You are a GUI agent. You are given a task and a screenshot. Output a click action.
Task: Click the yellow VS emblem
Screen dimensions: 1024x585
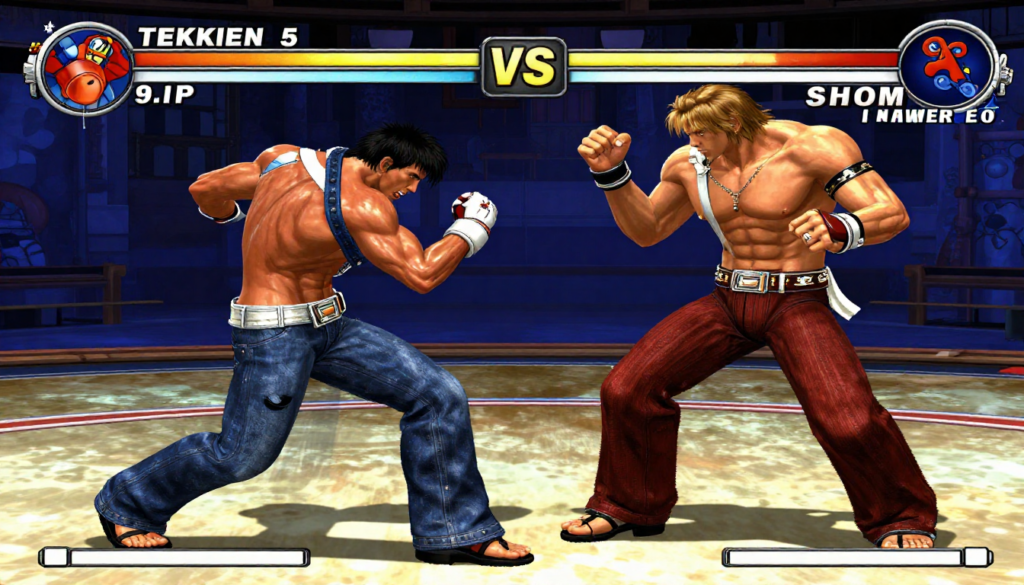524,67
